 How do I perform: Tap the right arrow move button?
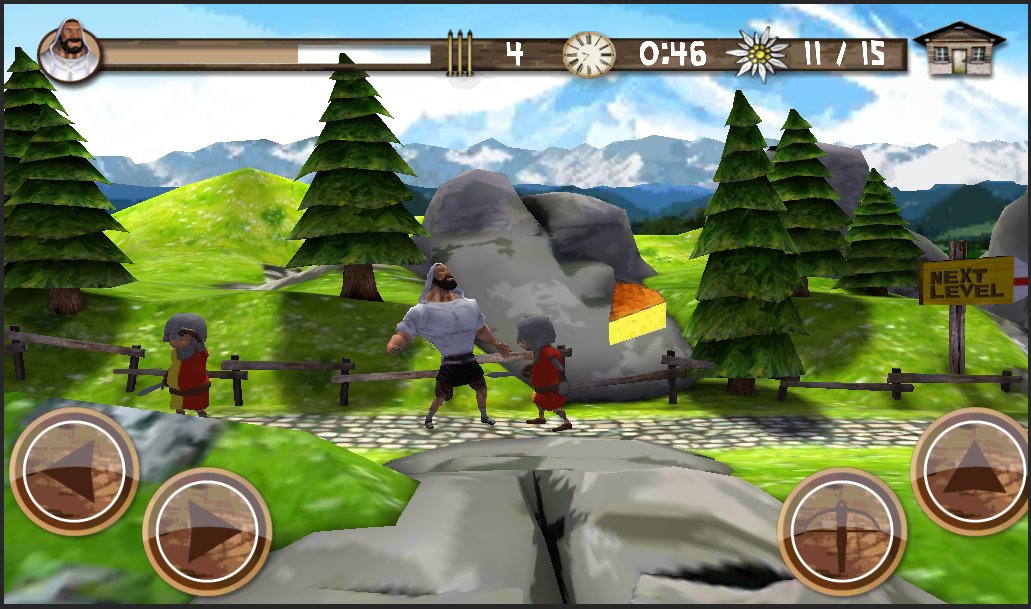pos(207,531)
